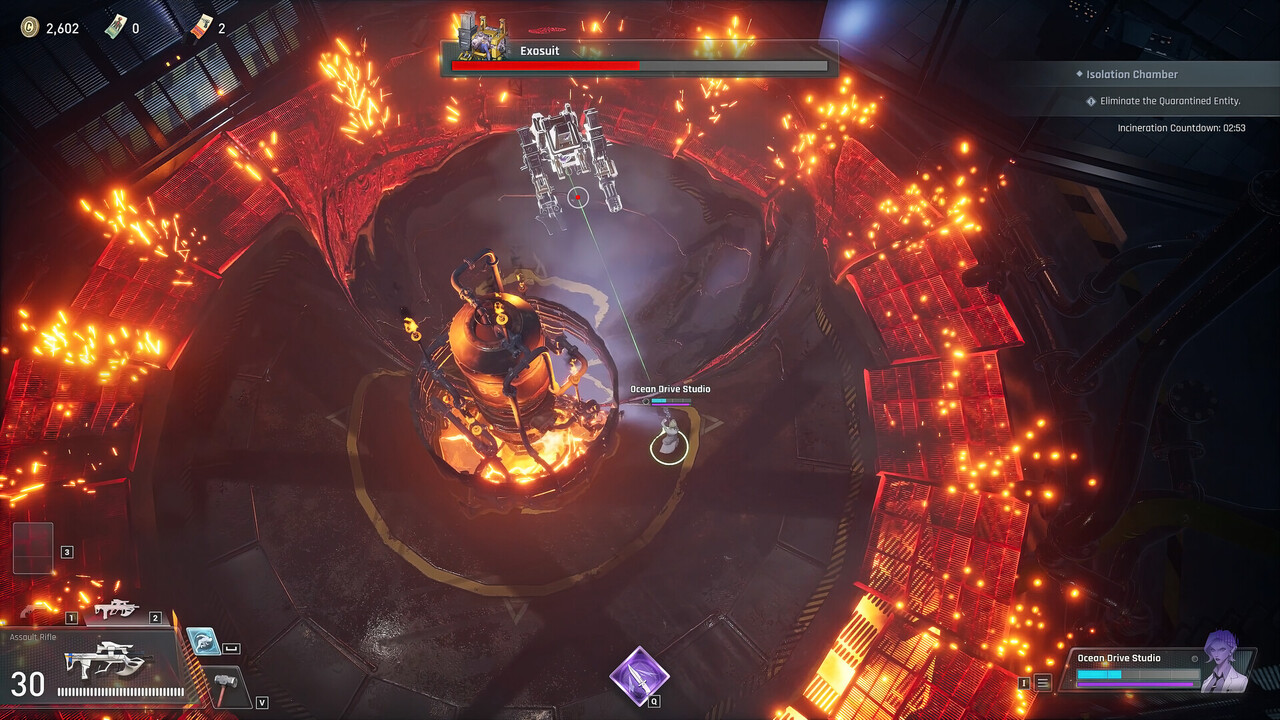The width and height of the screenshot is (1280, 720).
Task: Click the orange ticket icon
Action: tap(202, 27)
